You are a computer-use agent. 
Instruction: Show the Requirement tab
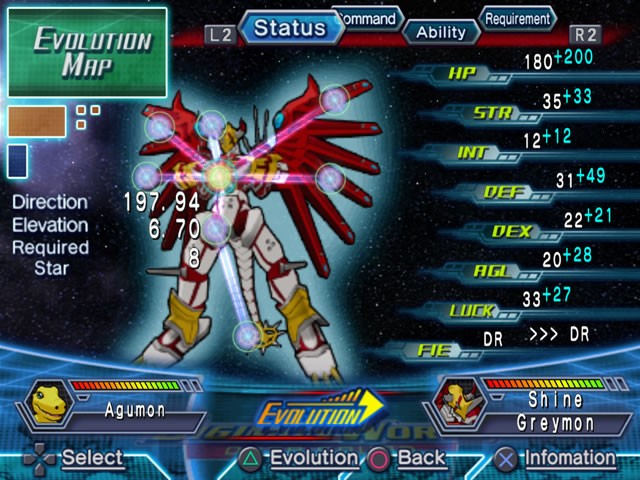[x=518, y=18]
